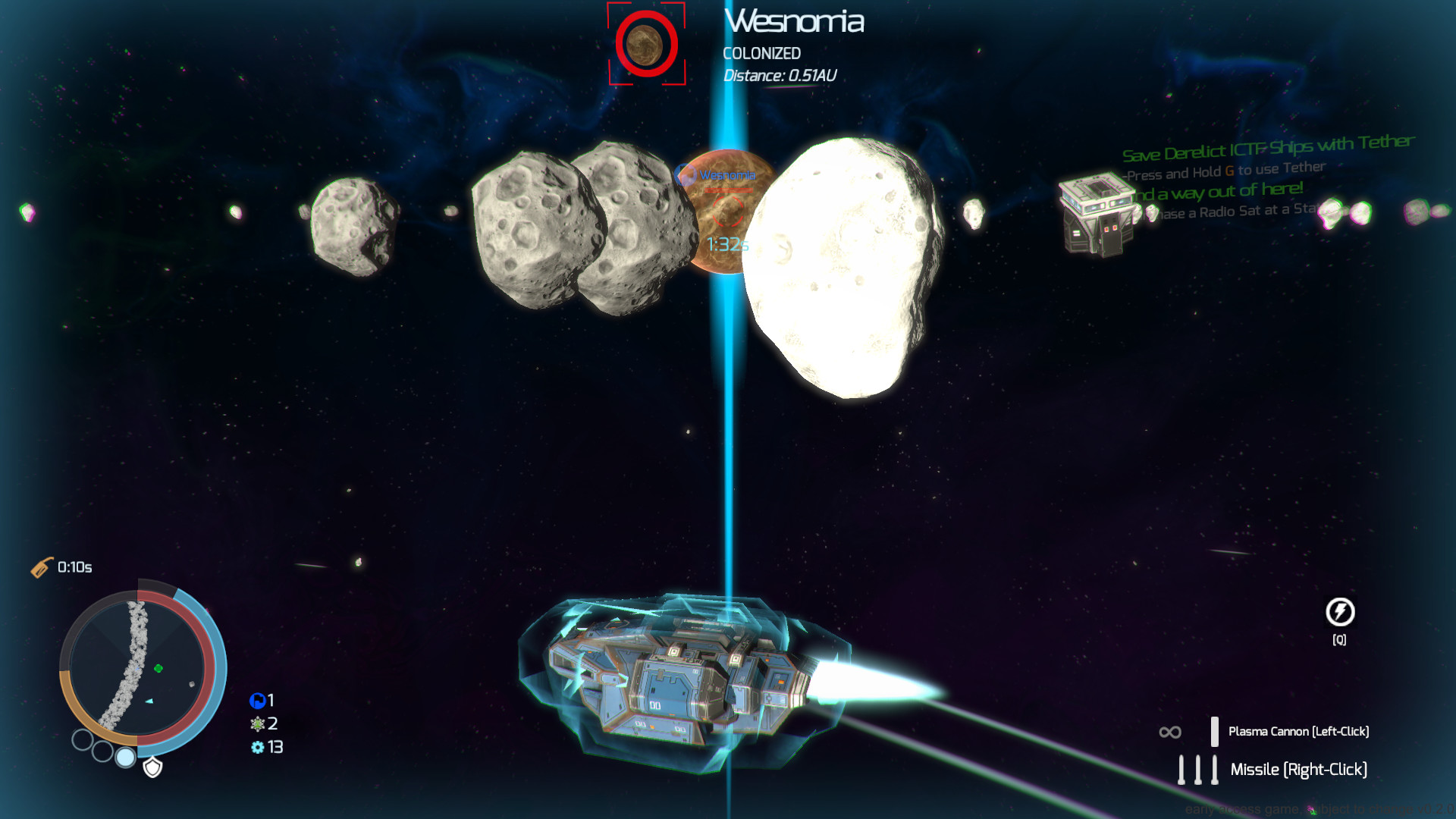Click the blue circular minimap radar

(144, 667)
